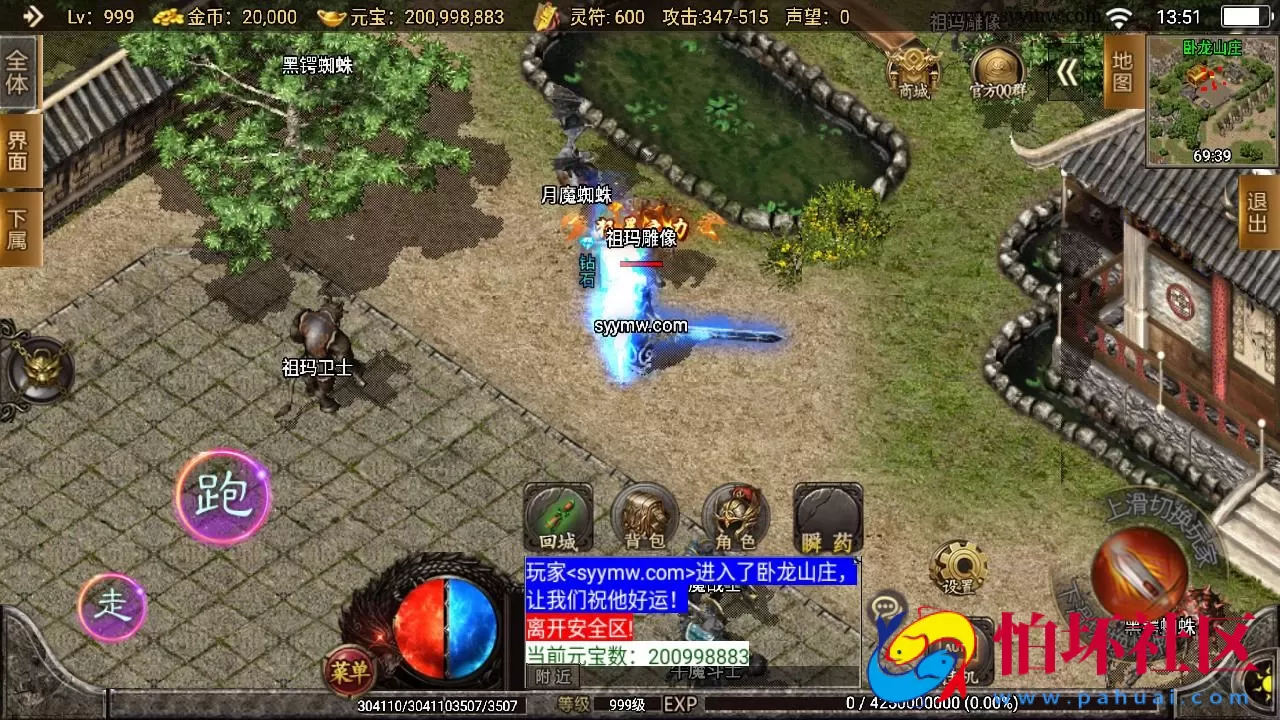
Task: Open the chat bubble icon near bottom right
Action: 884,602
